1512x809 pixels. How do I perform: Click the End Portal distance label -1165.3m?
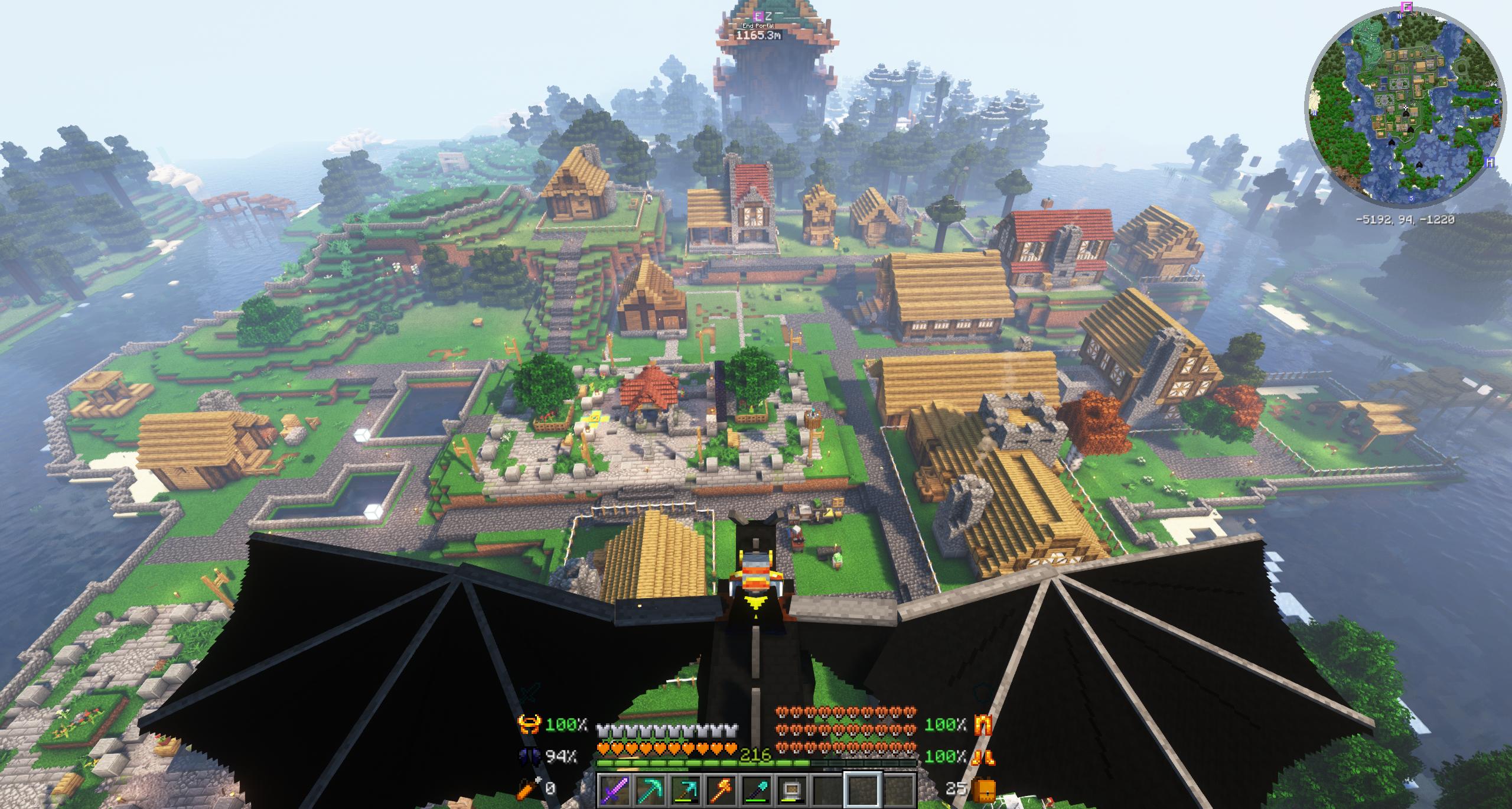click(758, 36)
